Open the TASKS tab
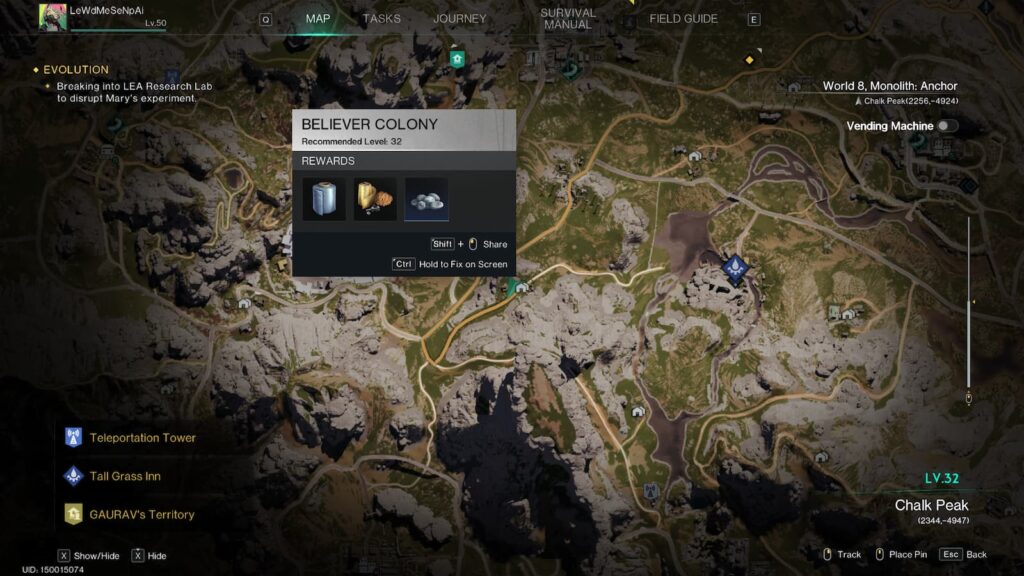This screenshot has height=576, width=1024. (x=381, y=19)
